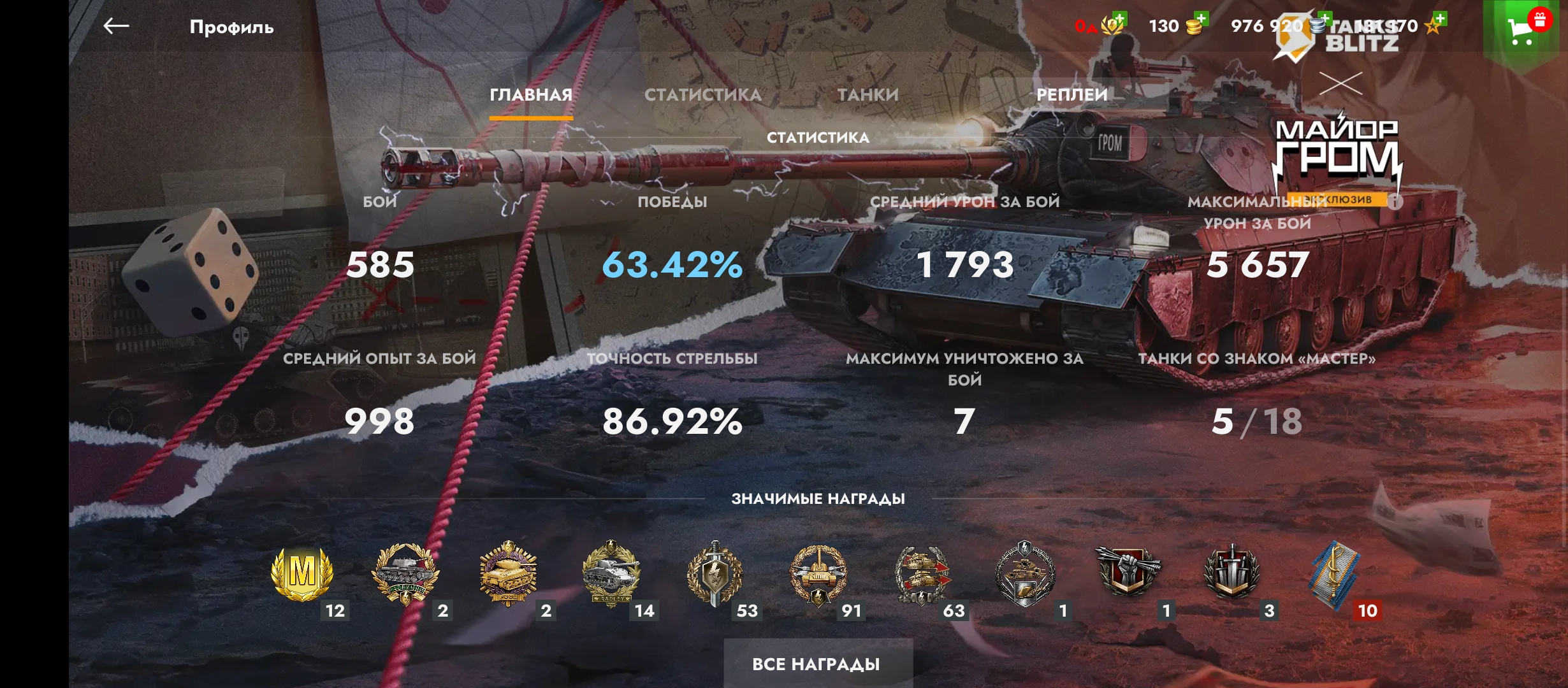The image size is (1568, 688).
Task: Open the Все награды list
Action: coord(817,664)
